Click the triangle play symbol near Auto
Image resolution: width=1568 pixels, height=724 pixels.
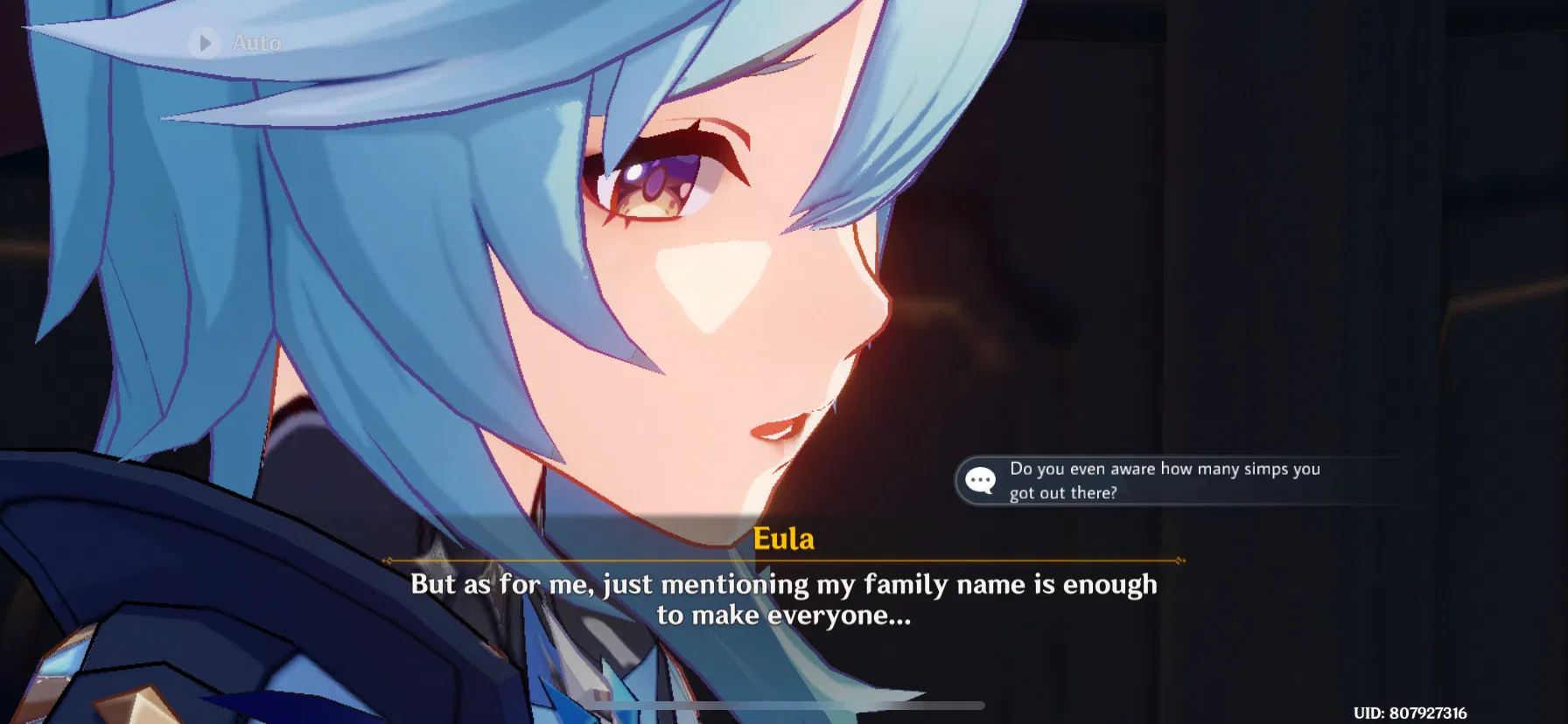tap(206, 44)
